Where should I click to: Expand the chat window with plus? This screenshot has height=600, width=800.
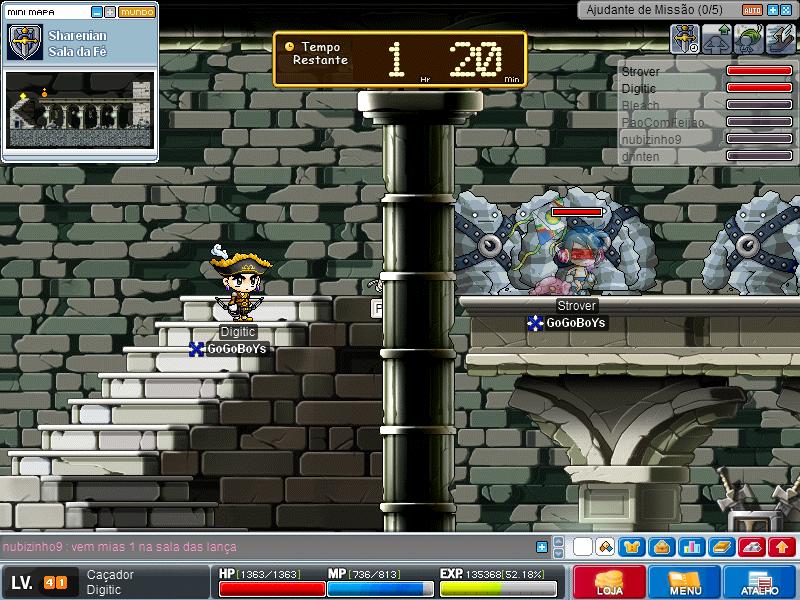point(542,547)
